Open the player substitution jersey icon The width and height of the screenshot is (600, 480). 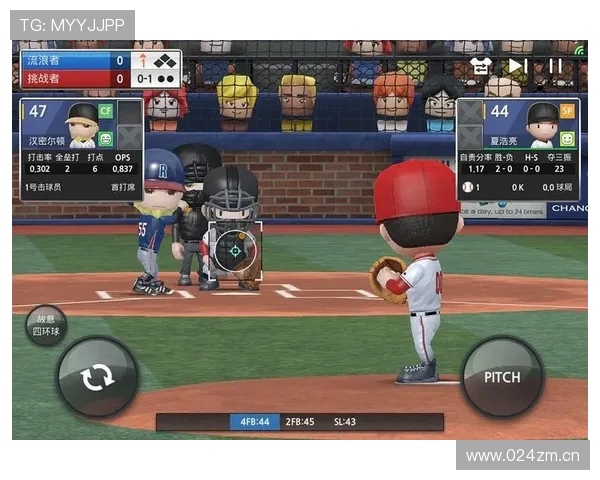479,66
